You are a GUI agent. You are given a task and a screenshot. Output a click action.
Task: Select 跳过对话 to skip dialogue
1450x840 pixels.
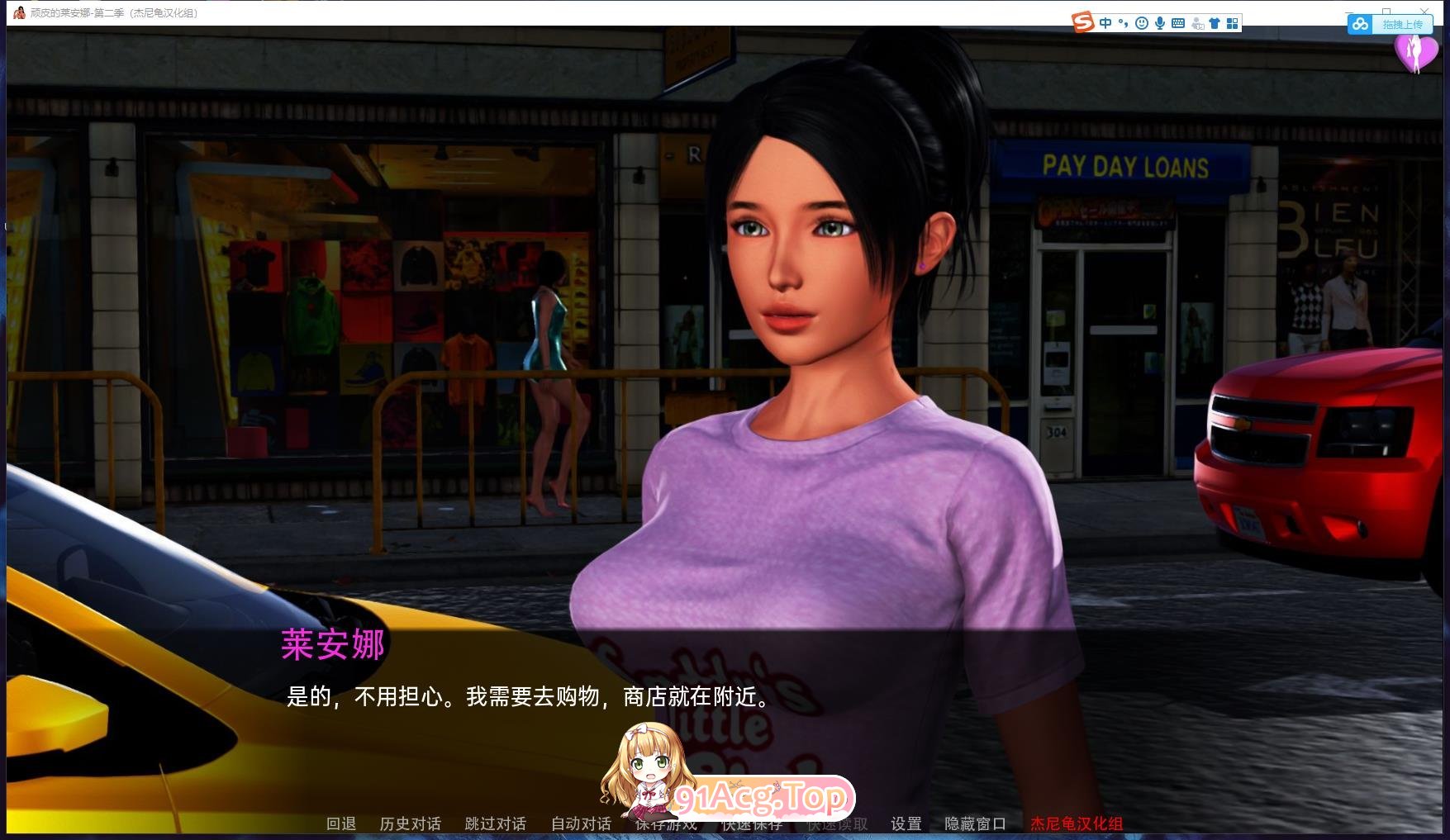pos(494,823)
